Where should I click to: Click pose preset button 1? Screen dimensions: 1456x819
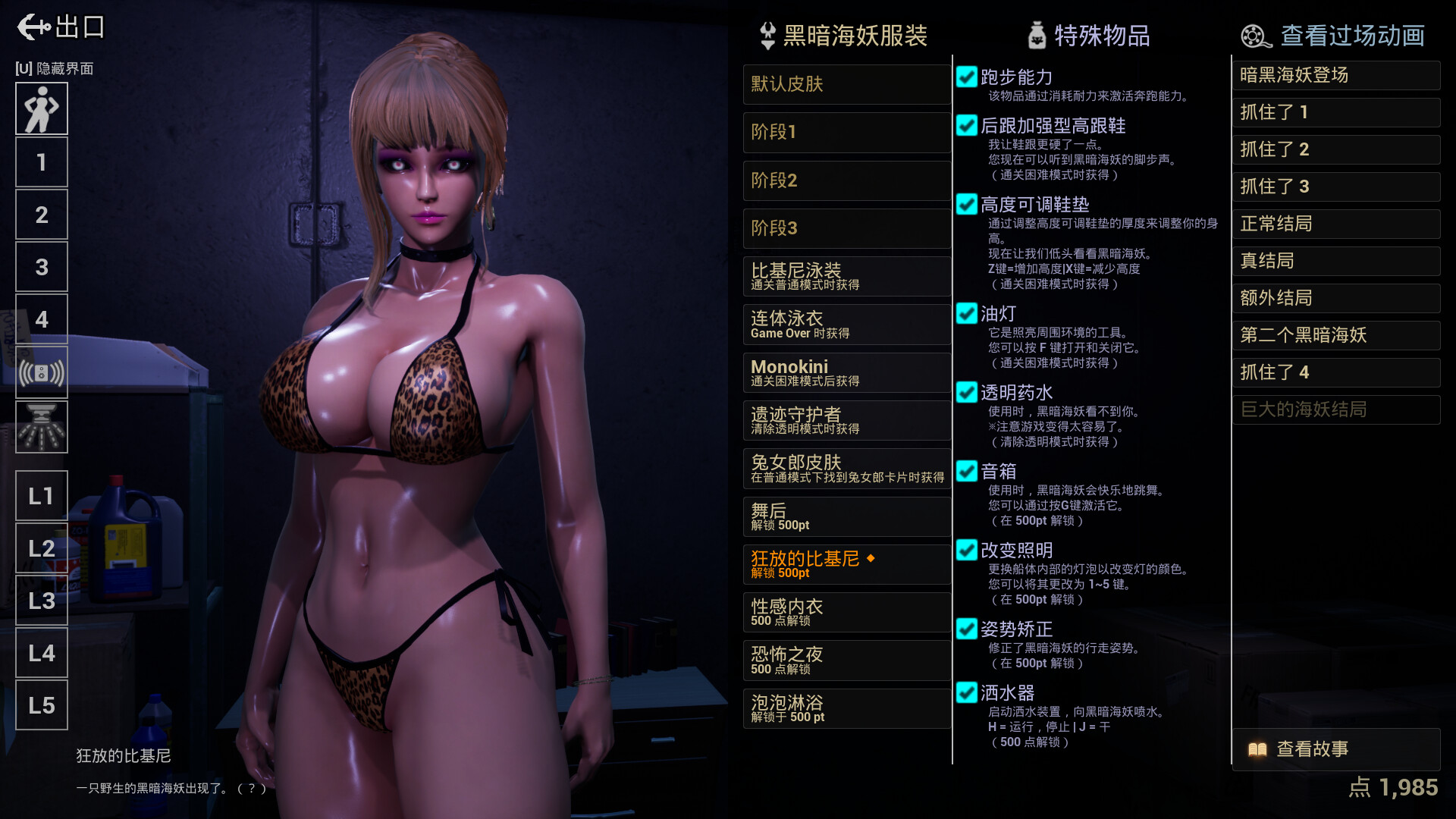click(42, 162)
